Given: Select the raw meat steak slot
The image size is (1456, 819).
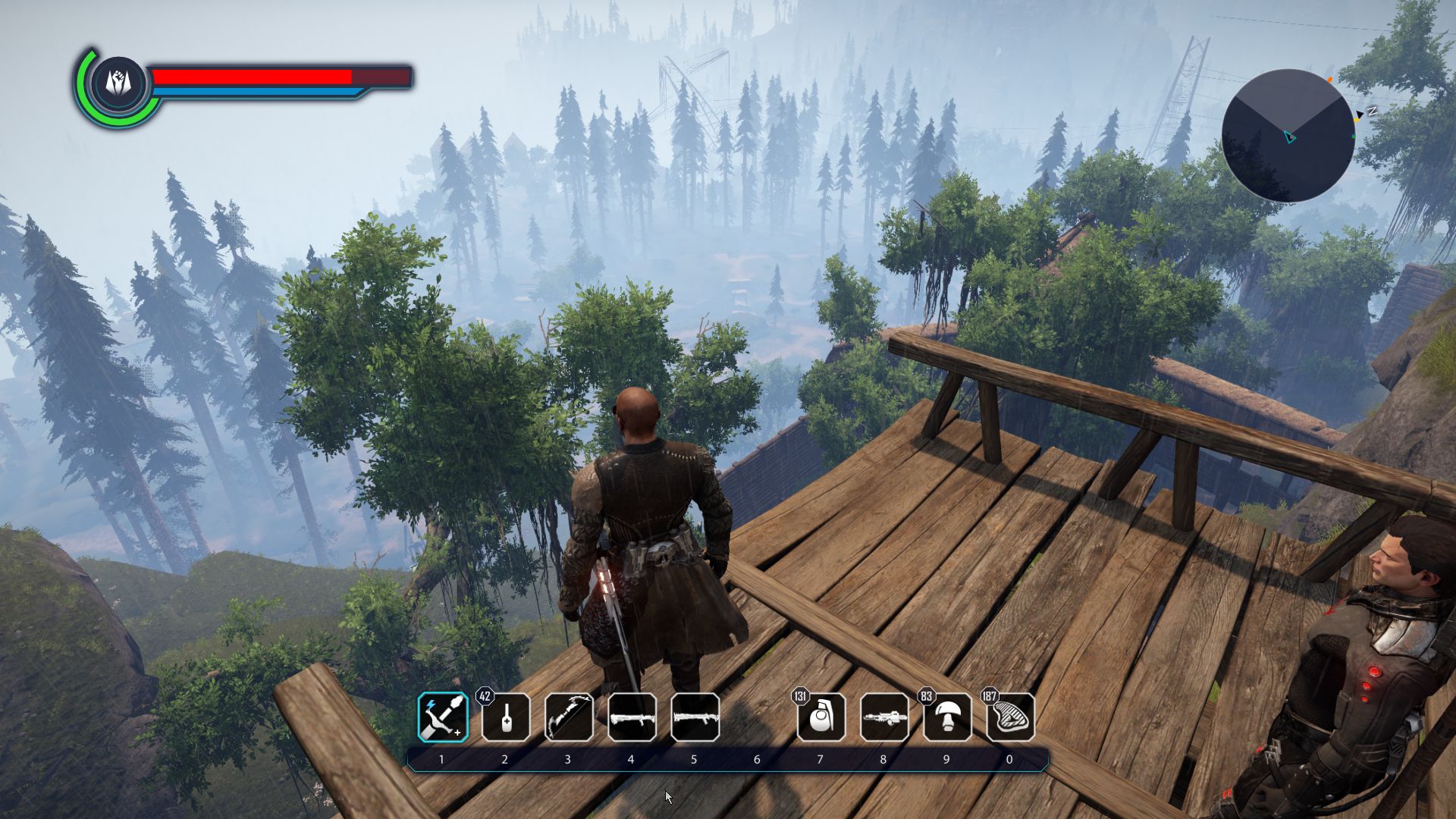Looking at the screenshot, I should 1010,717.
